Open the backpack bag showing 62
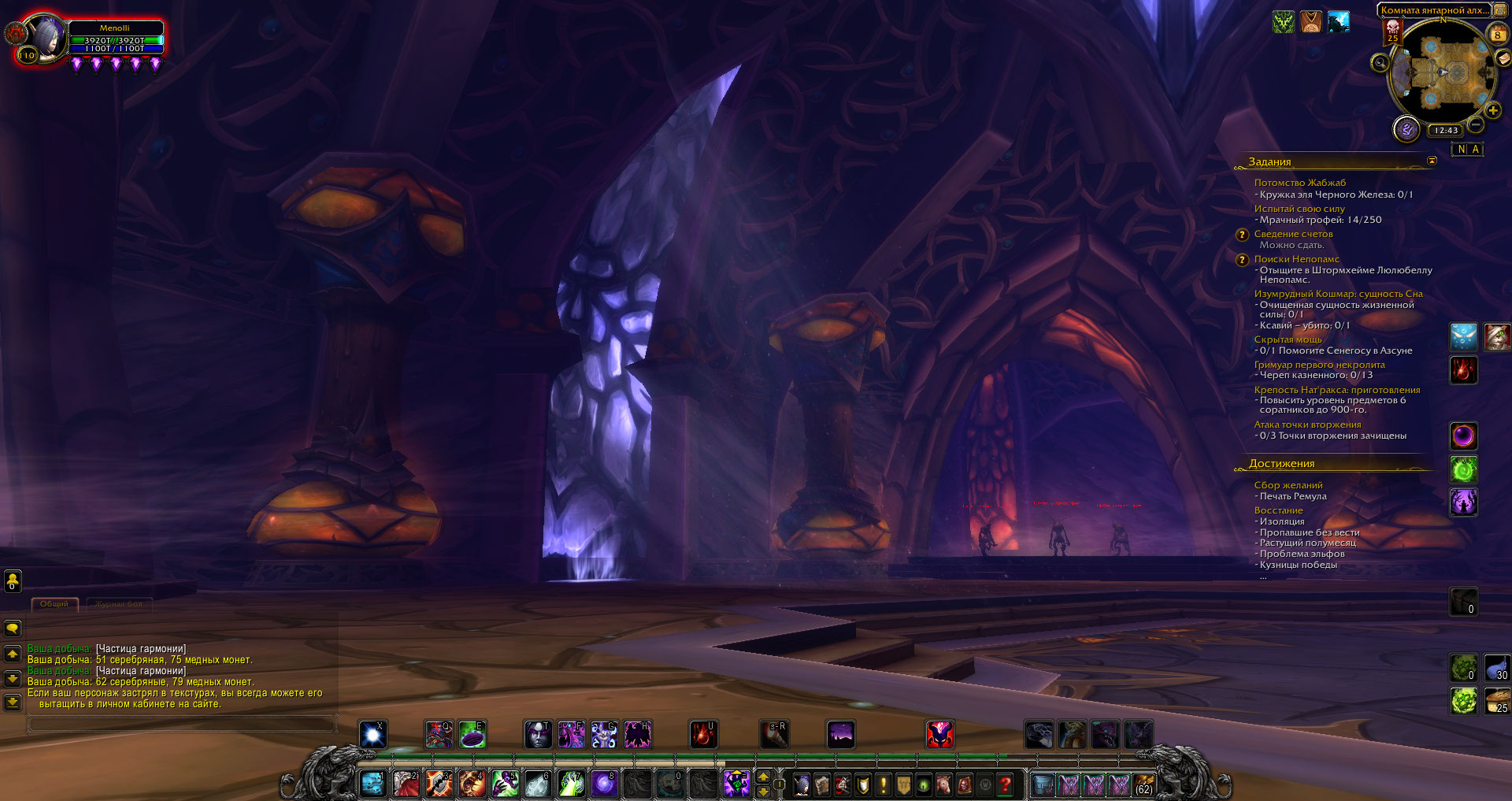Screen dimensions: 1512x801 click(1143, 784)
